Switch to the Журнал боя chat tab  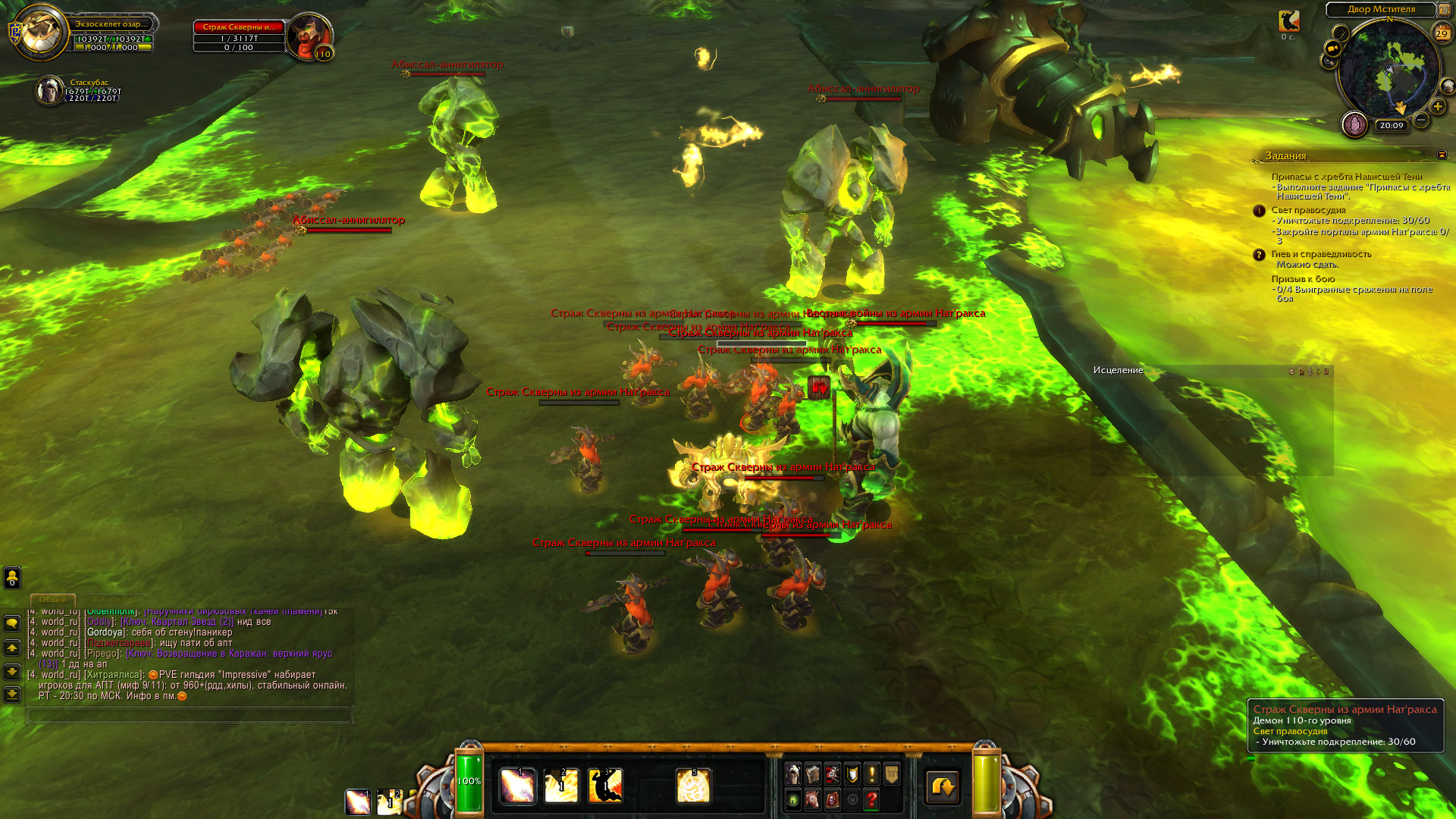[115, 600]
